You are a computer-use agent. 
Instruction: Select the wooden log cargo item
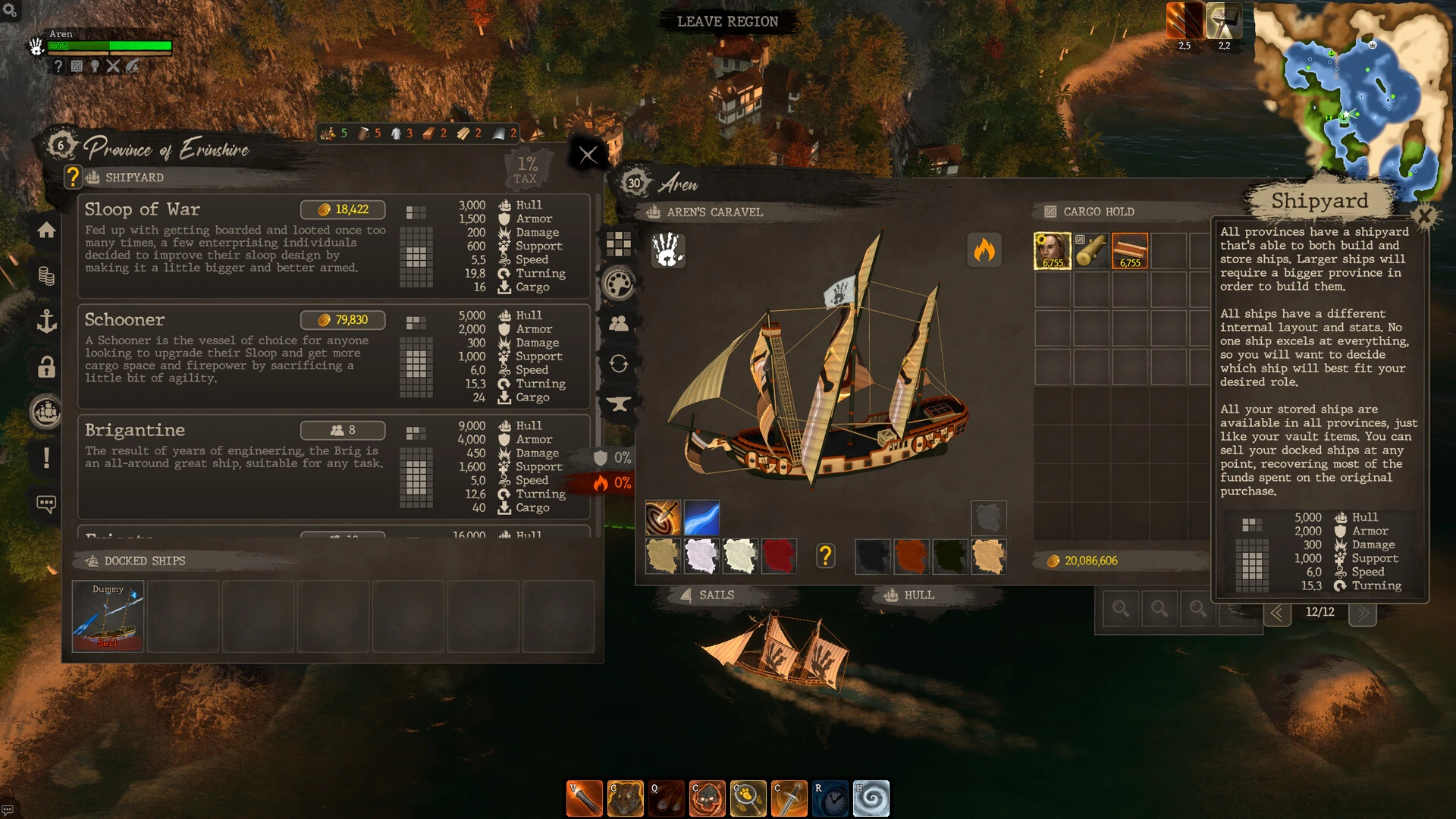(1091, 251)
